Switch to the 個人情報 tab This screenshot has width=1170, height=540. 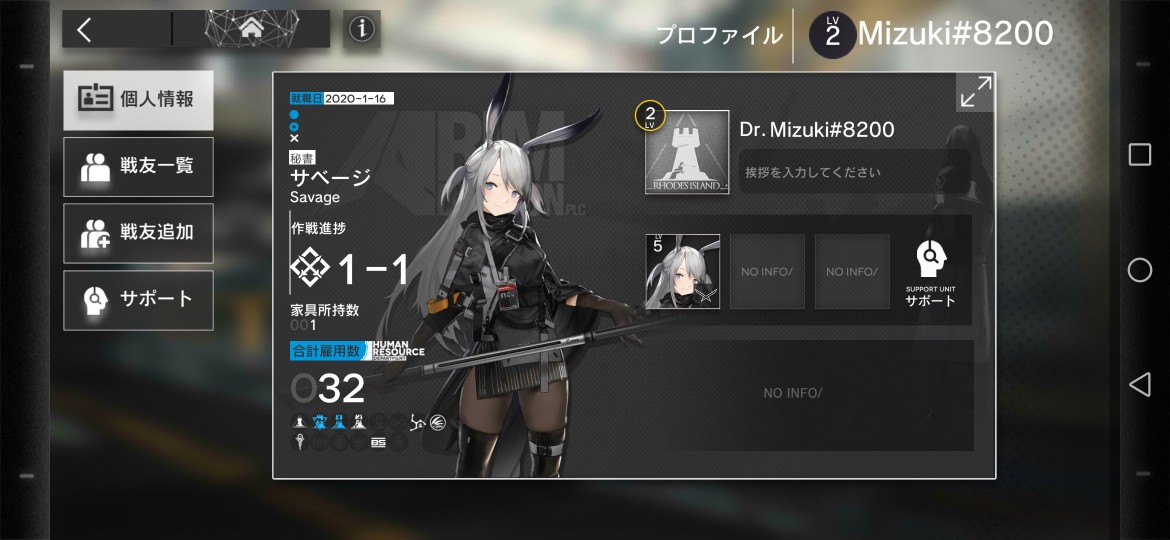[x=138, y=100]
